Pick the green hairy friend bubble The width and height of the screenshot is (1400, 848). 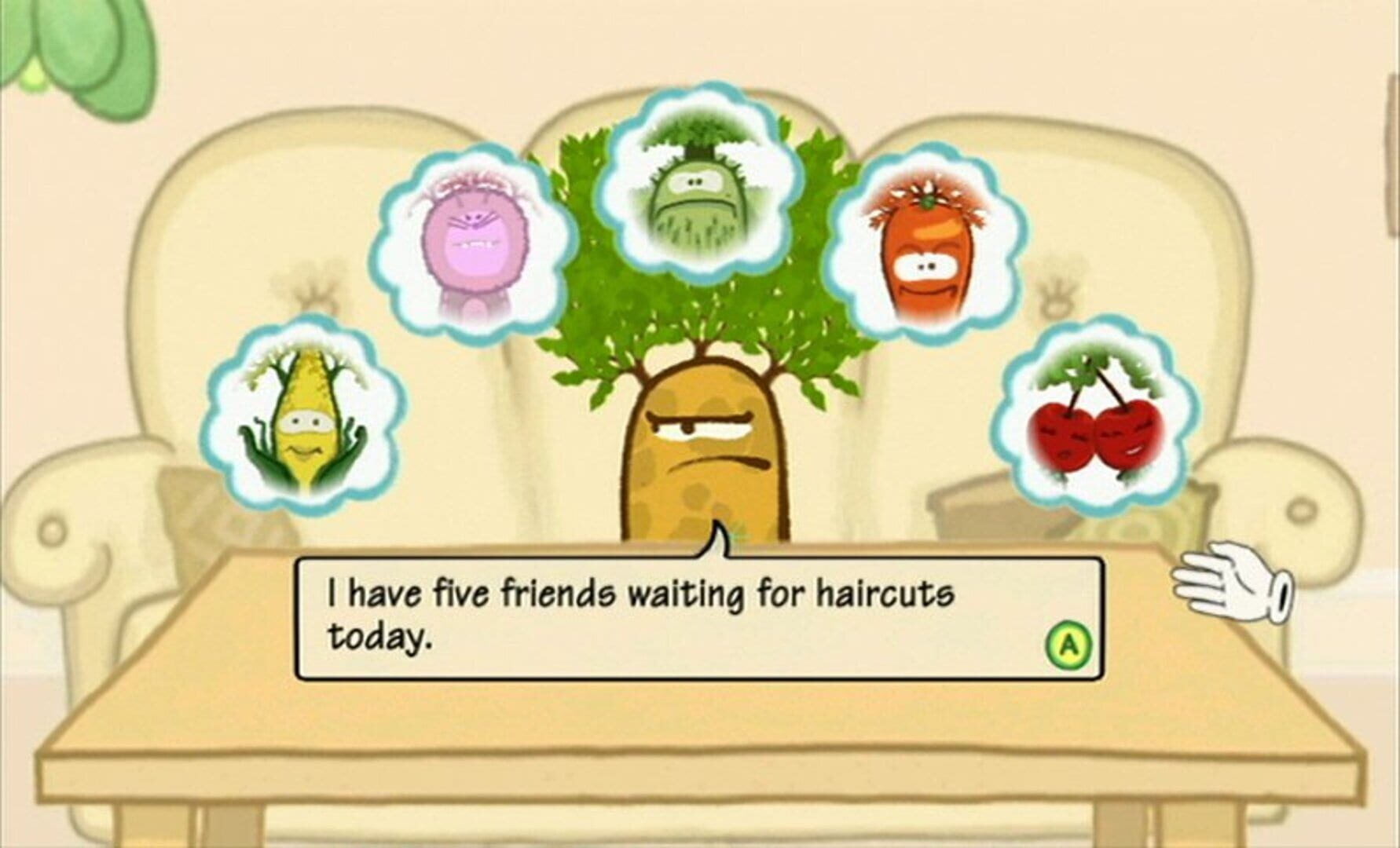point(696,180)
